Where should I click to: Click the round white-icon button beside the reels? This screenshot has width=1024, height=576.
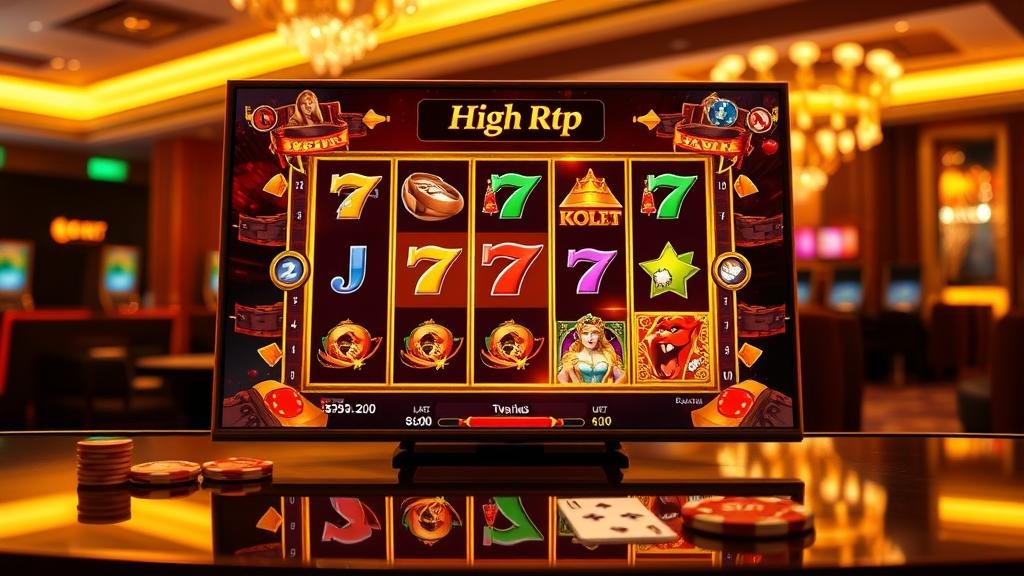coord(731,270)
